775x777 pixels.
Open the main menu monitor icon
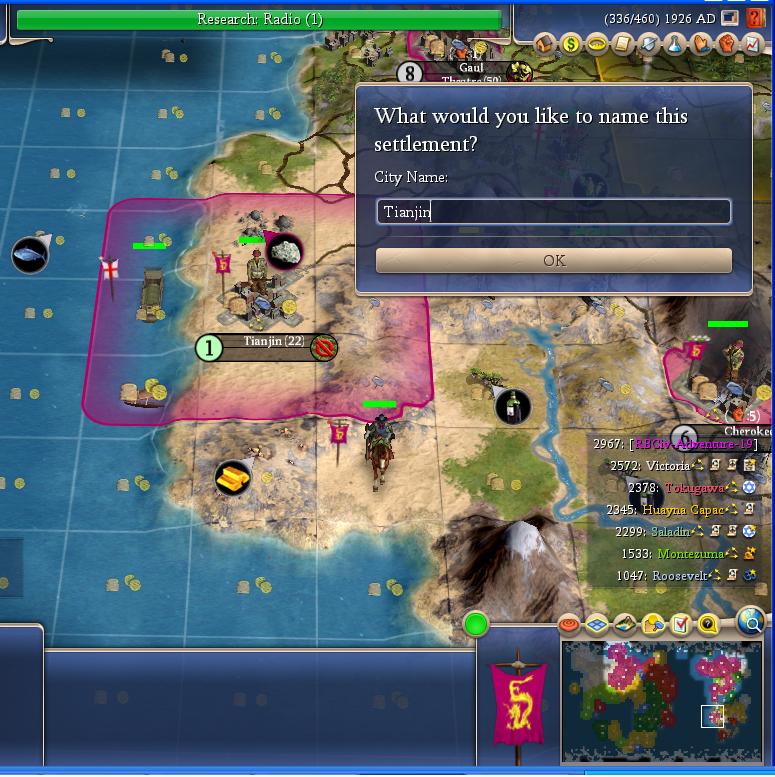coord(730,18)
